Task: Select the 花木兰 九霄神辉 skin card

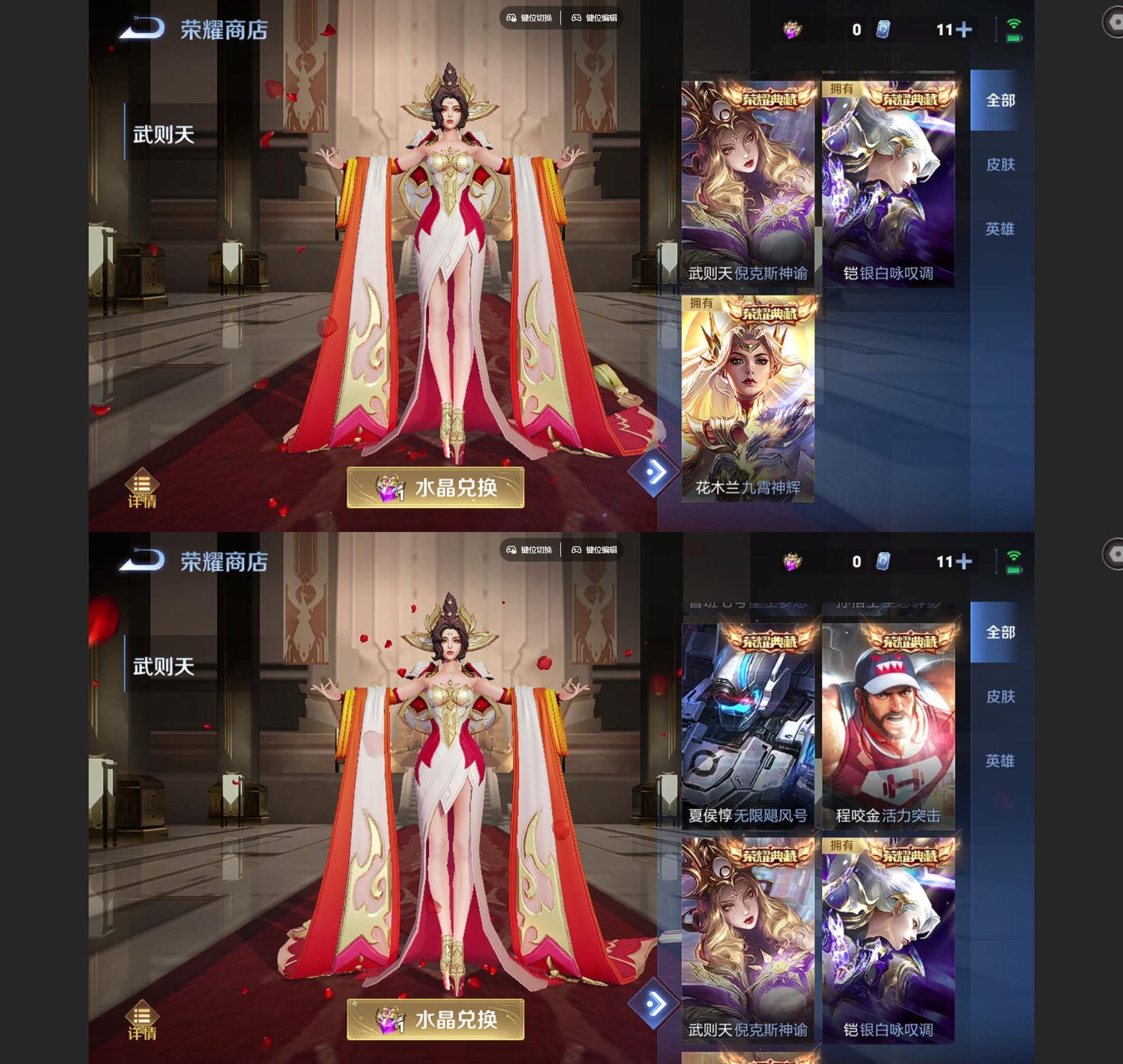Action: click(x=748, y=399)
